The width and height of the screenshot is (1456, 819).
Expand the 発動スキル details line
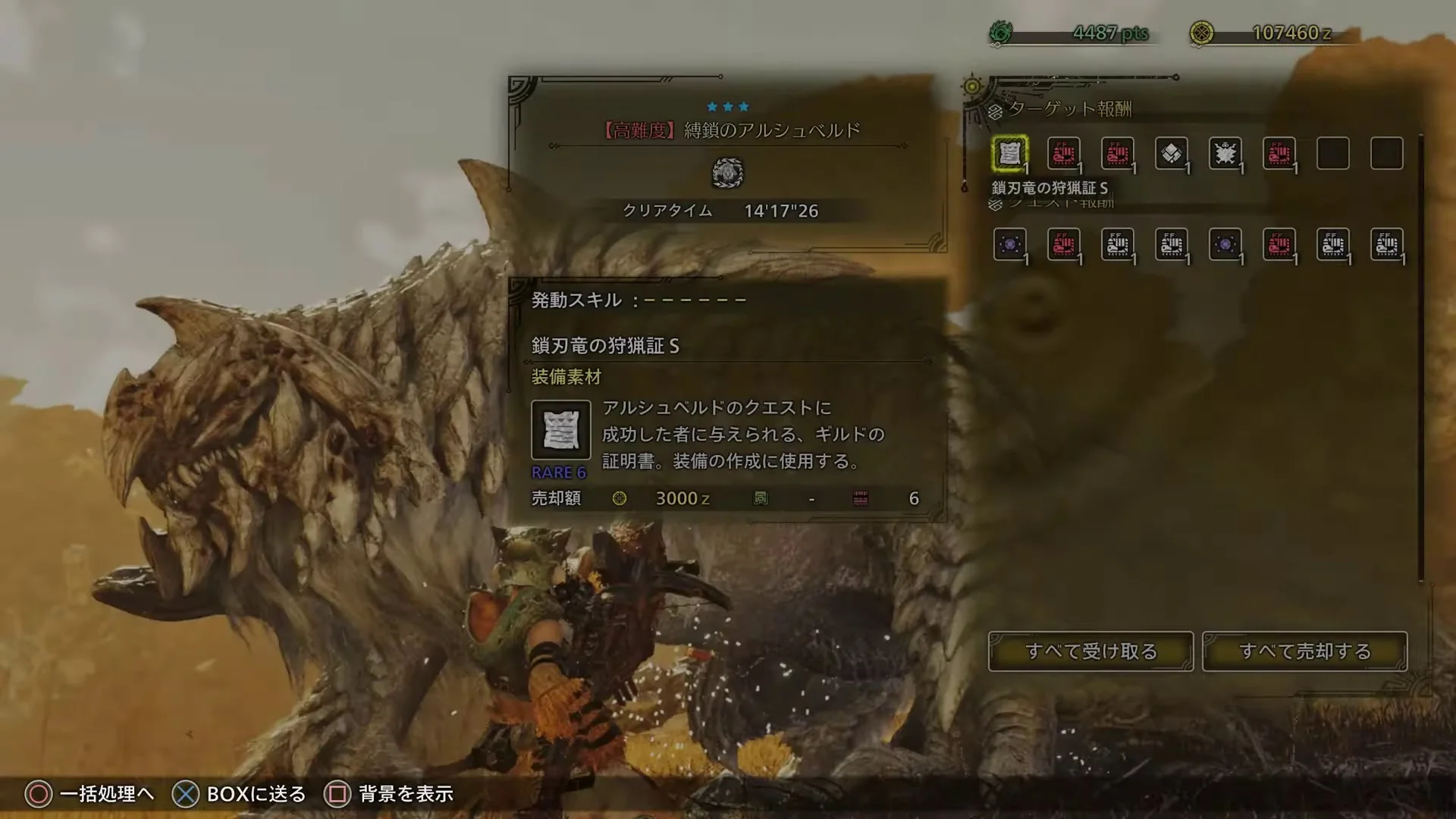pyautogui.click(x=637, y=300)
